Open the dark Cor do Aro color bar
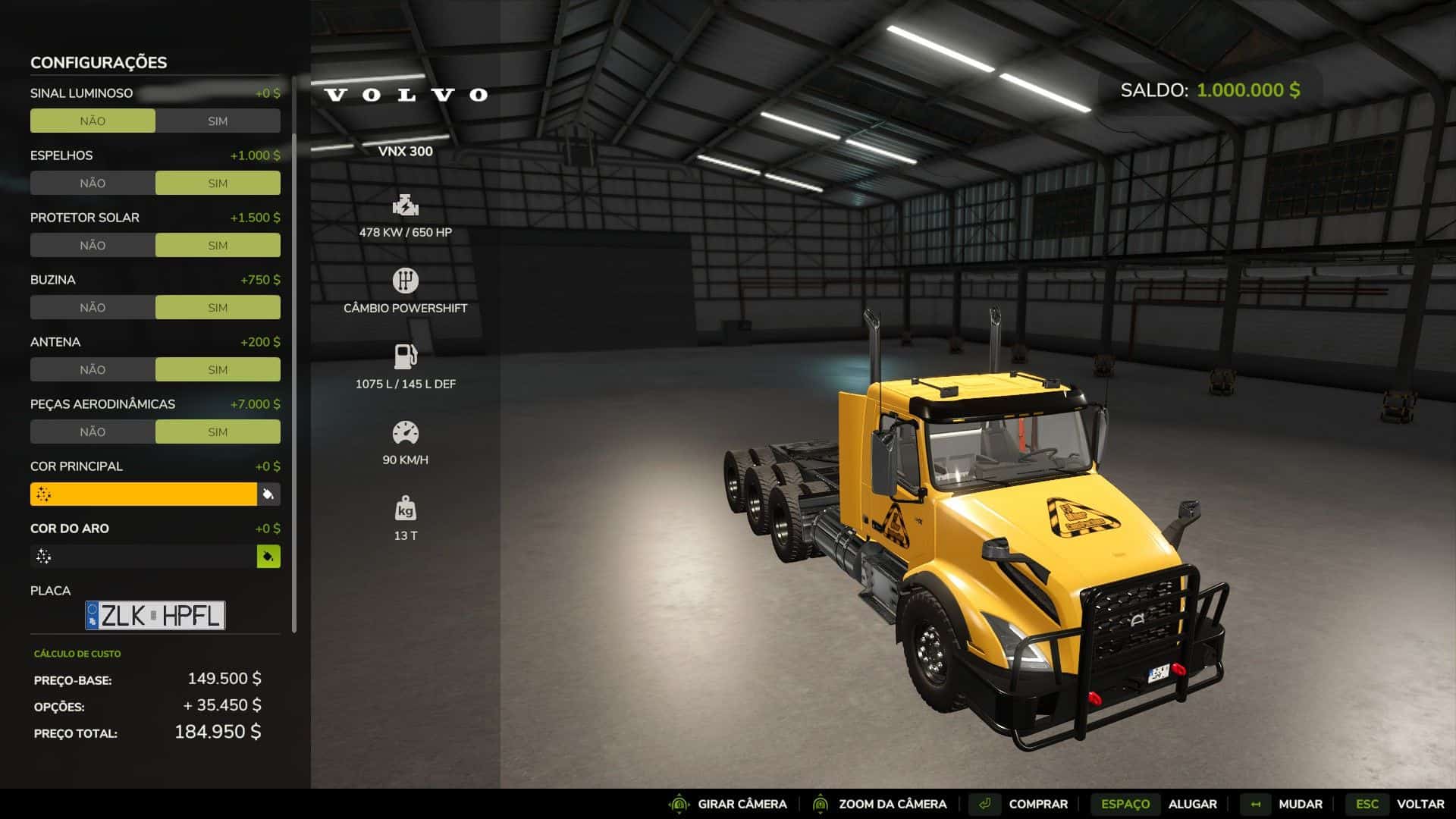1456x819 pixels. coord(143,557)
